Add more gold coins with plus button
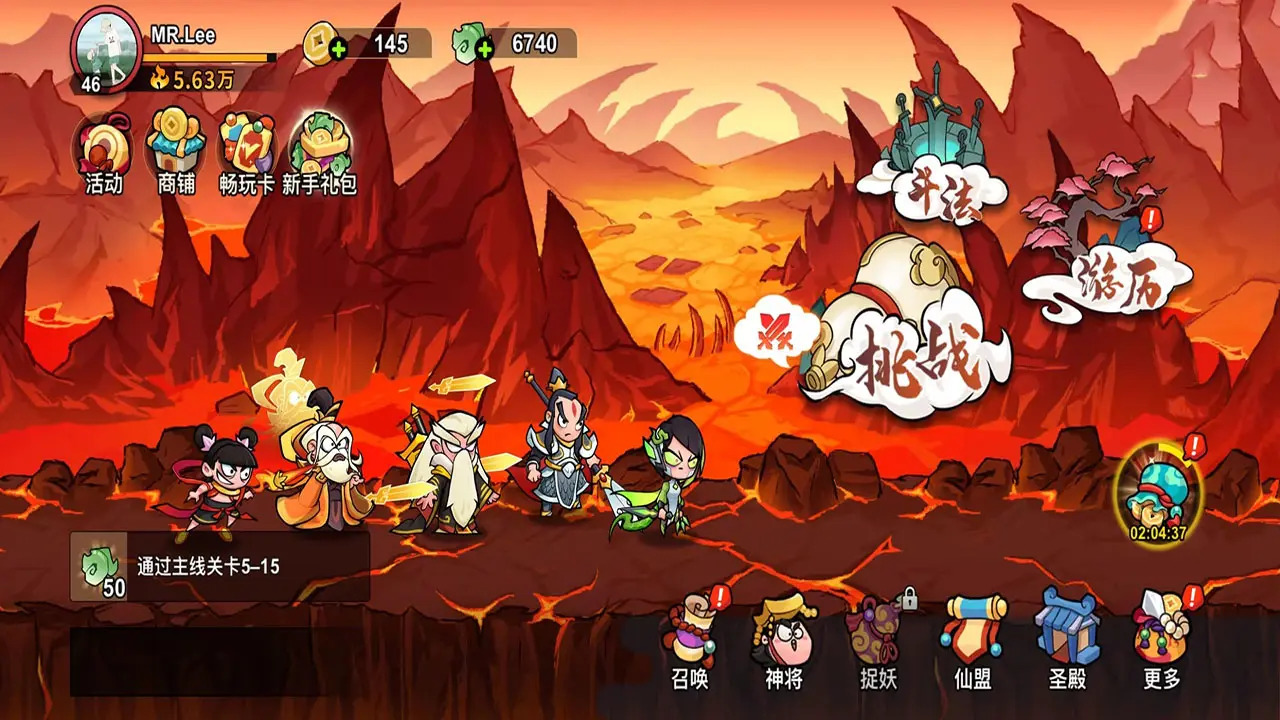 338,49
